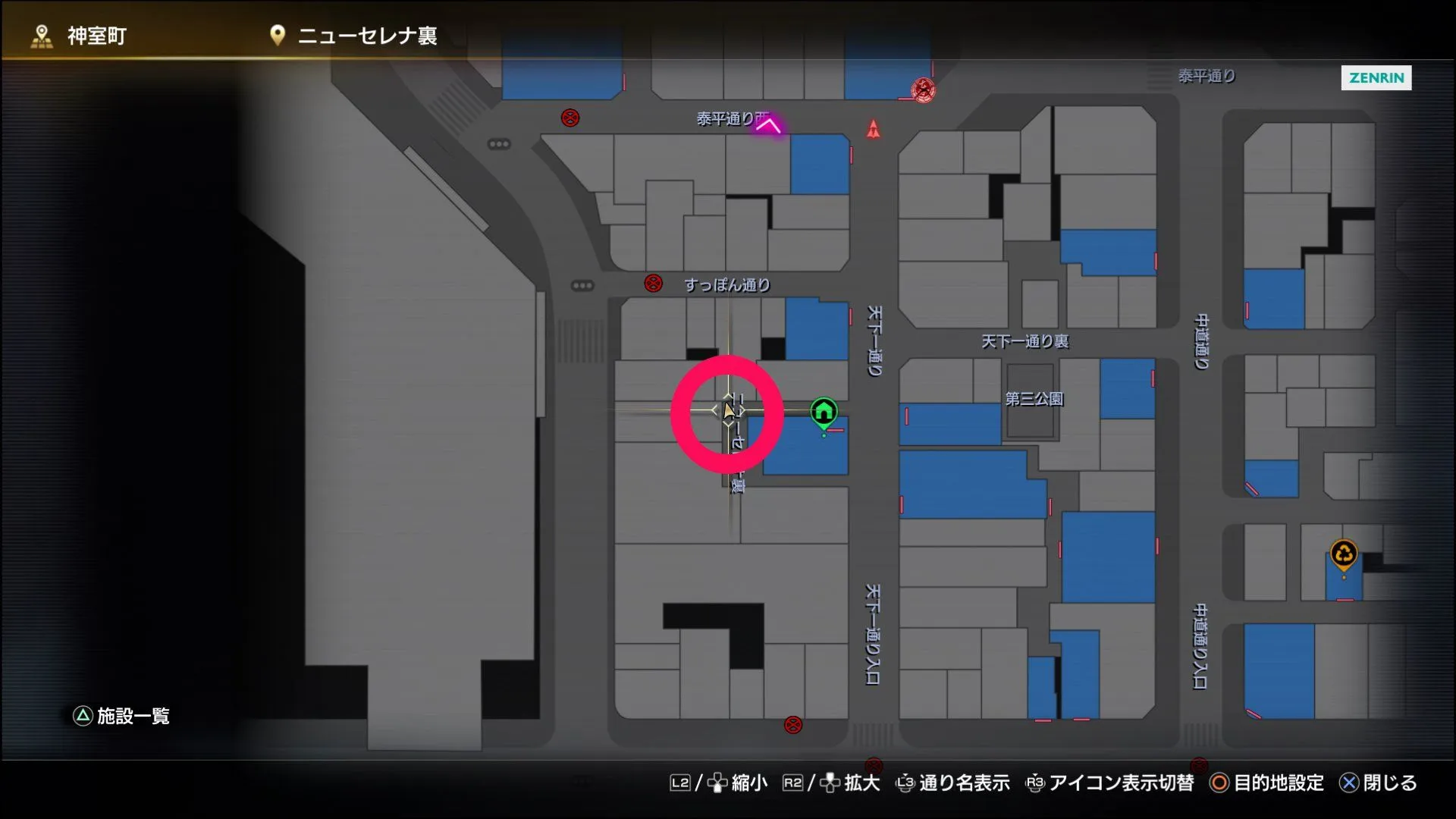Click the red emblem icon on 泰平通り
Viewport: 1456px width, 819px height.
[923, 89]
